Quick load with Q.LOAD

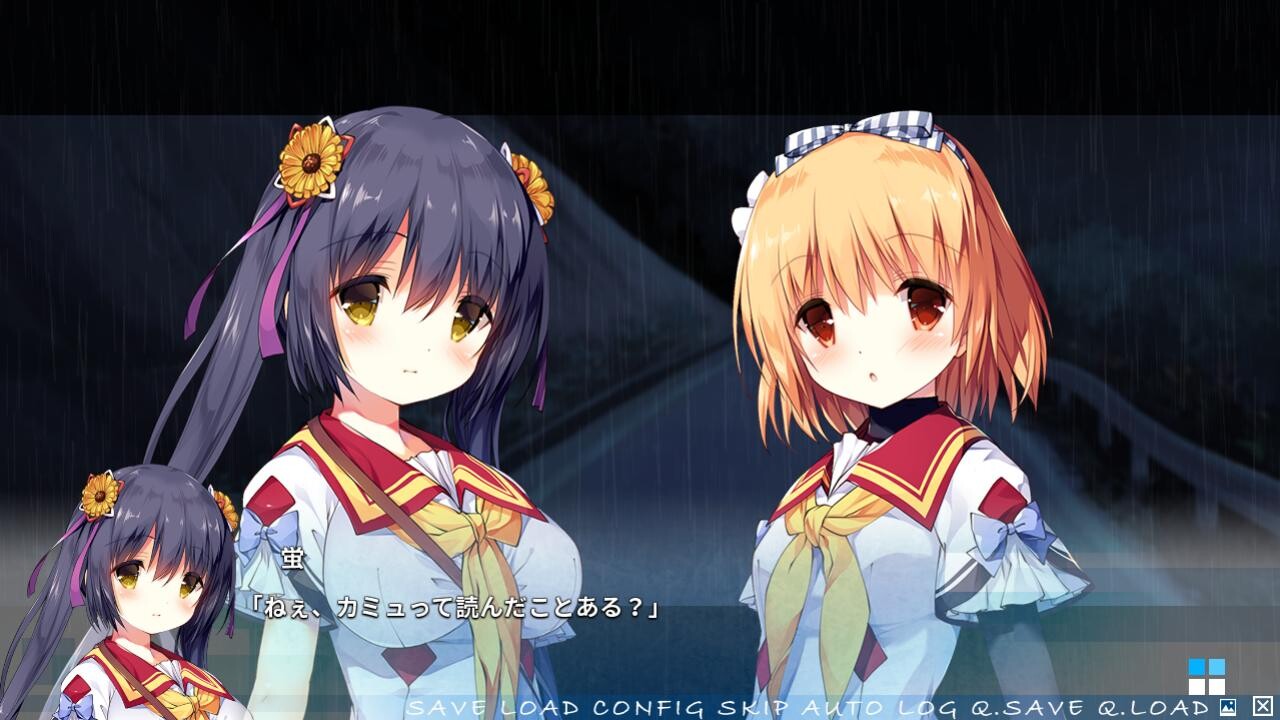[1152, 708]
